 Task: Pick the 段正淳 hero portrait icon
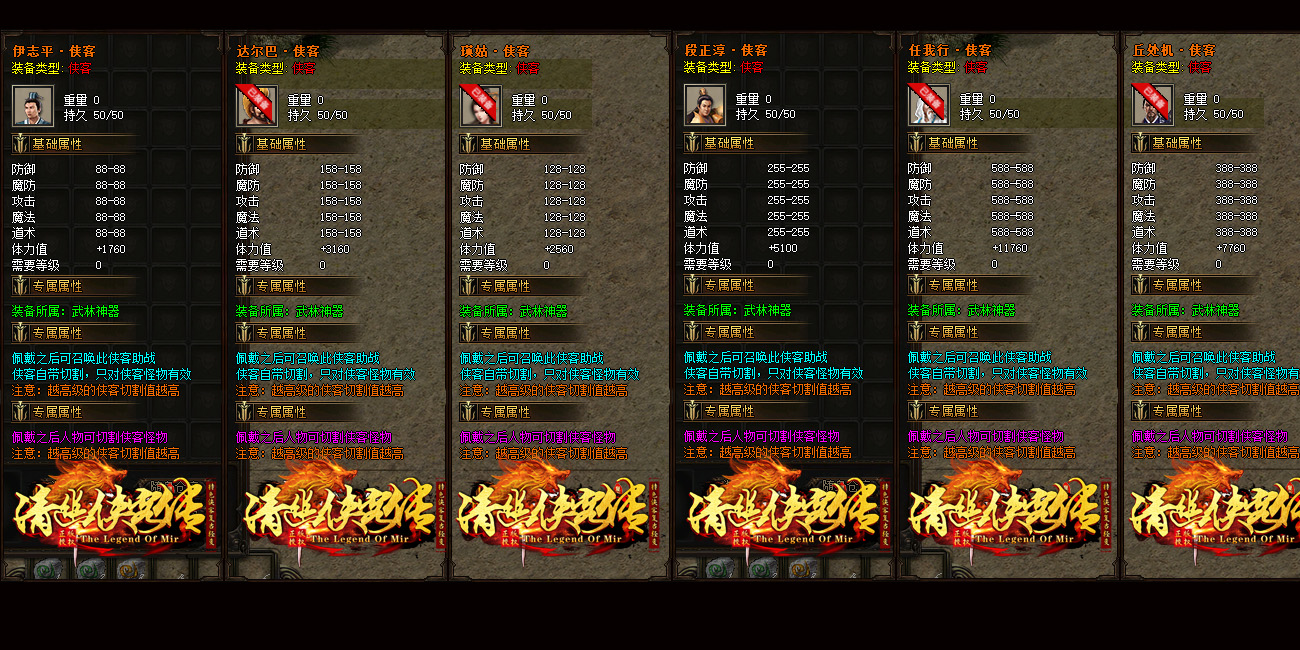[704, 105]
